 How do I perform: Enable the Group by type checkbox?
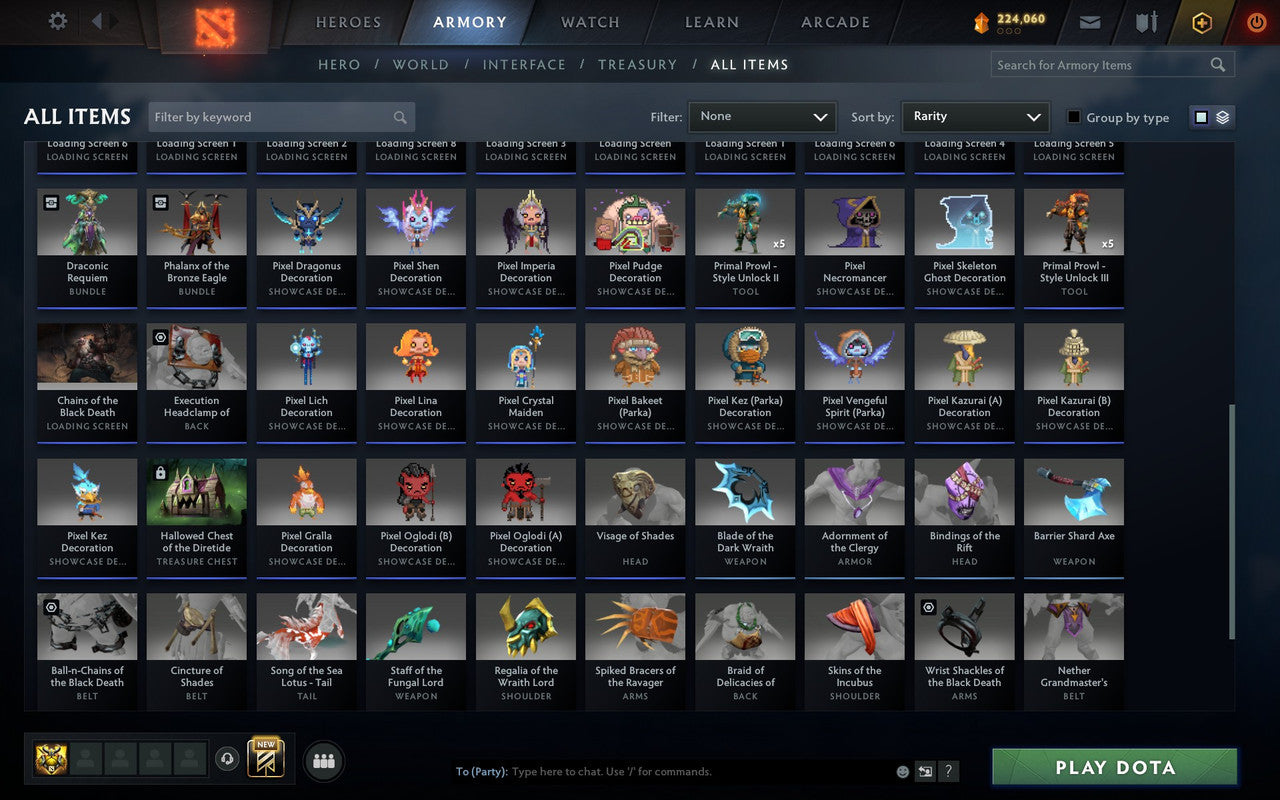[x=1073, y=117]
